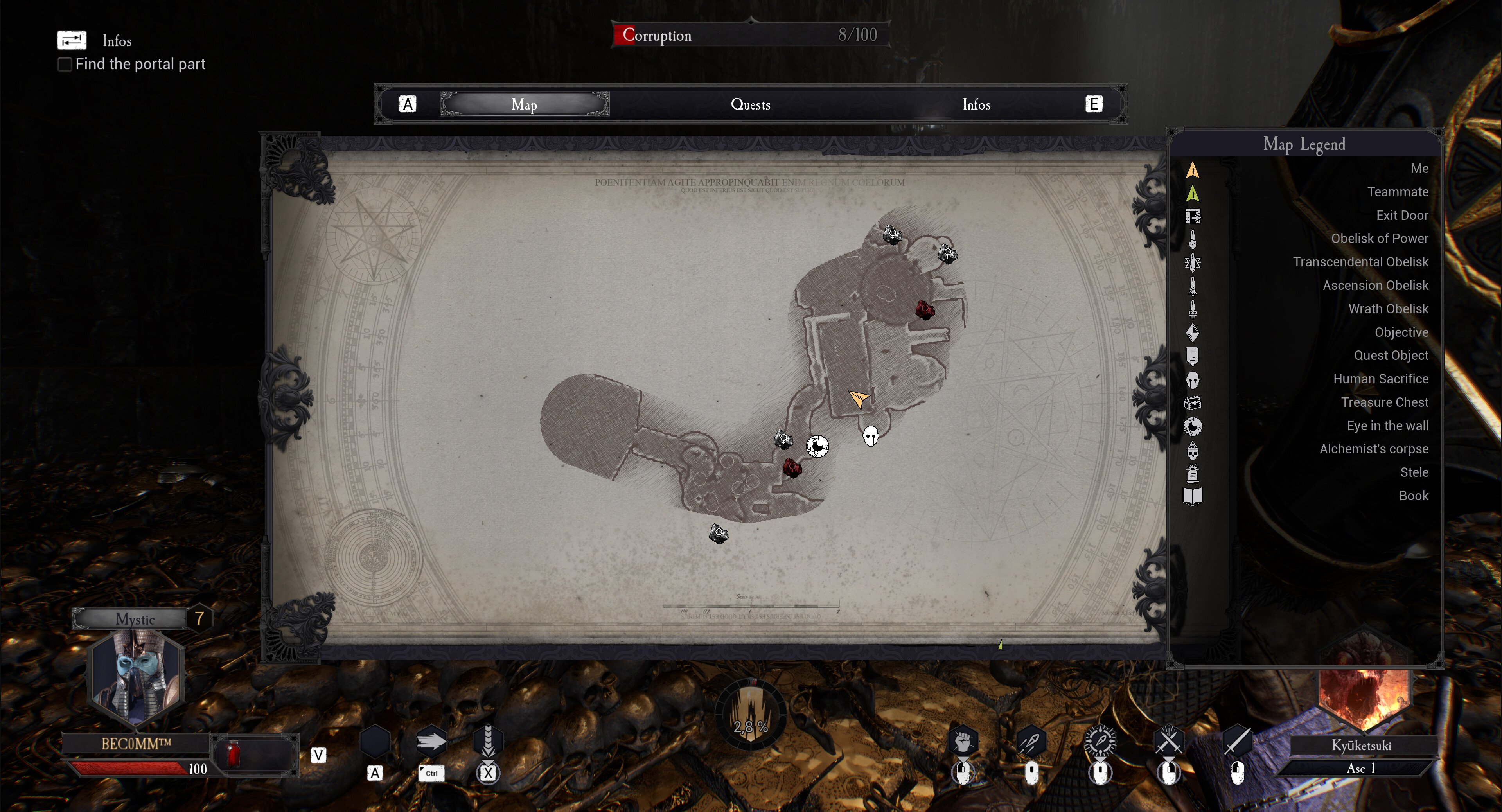This screenshot has width=1502, height=812.
Task: Click the Obelisk of Power legend entry
Action: coord(1379,239)
